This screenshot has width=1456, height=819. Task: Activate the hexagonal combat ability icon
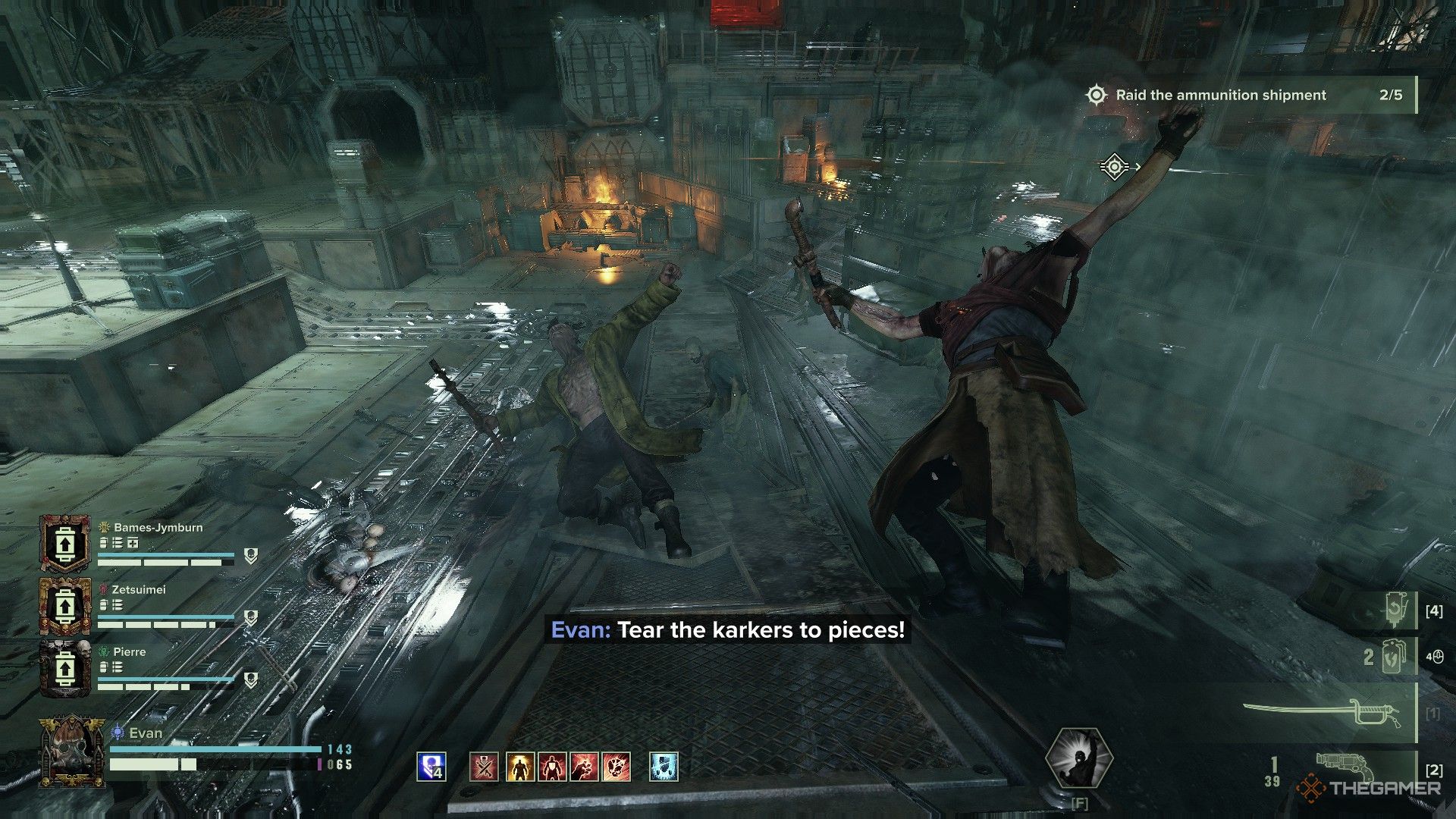[x=1078, y=760]
